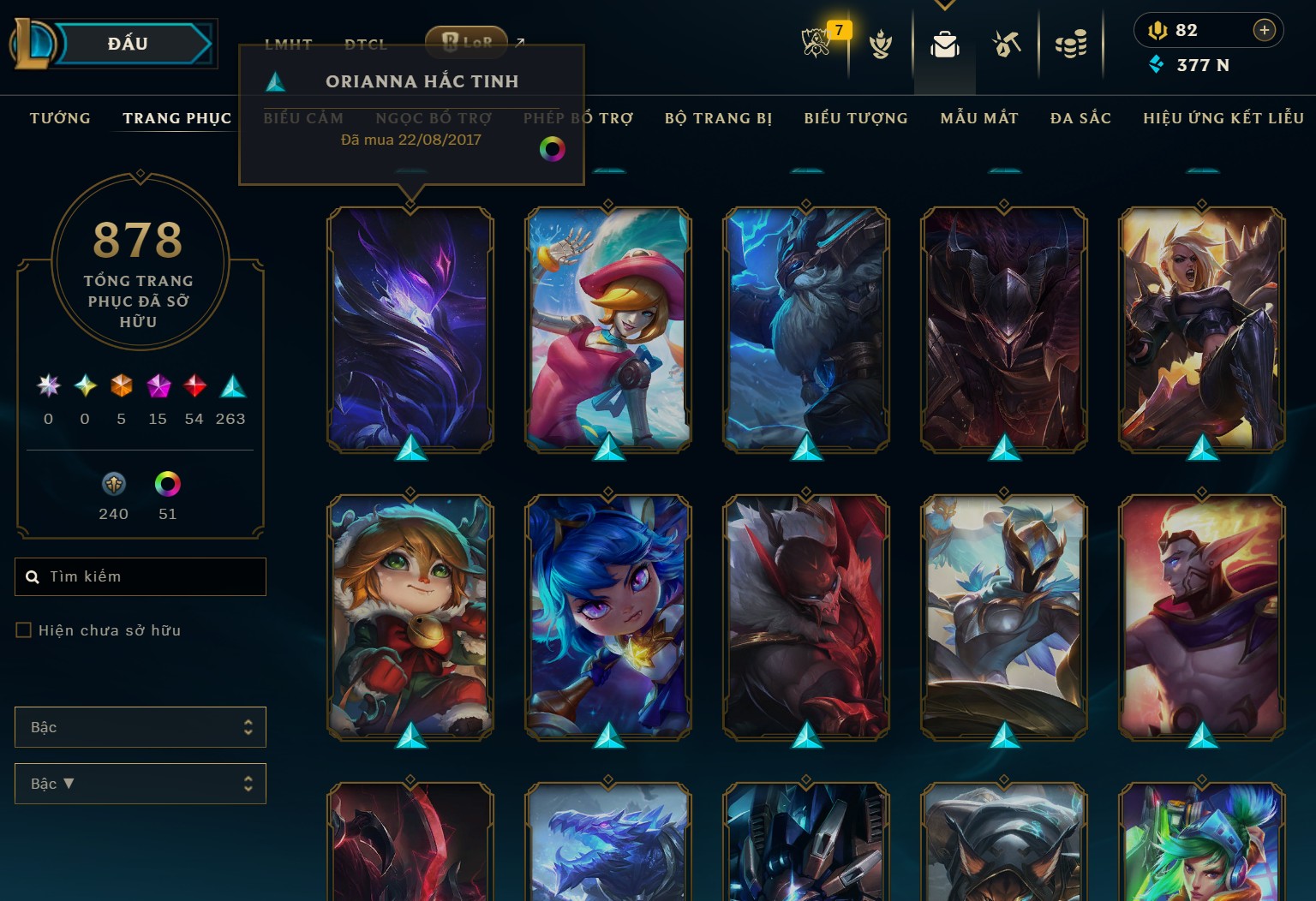This screenshot has height=901, width=1316.
Task: Click the Tìm kiếm search field
Action: click(x=140, y=576)
